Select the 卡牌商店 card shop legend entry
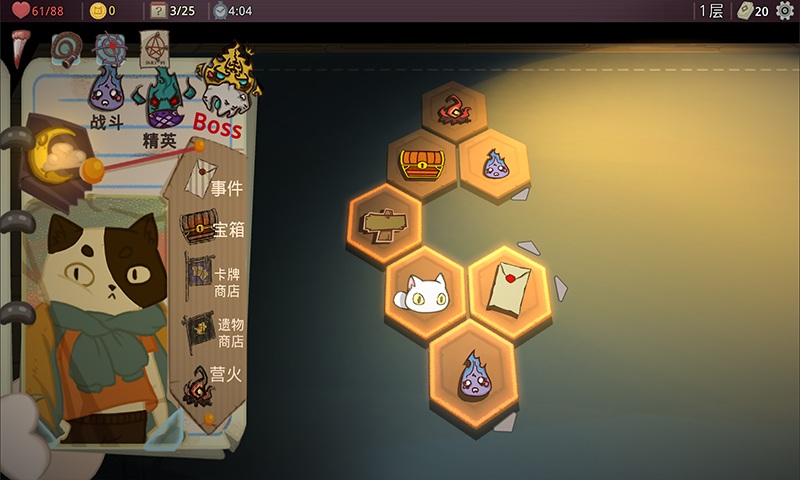The height and width of the screenshot is (480, 800). click(214, 282)
